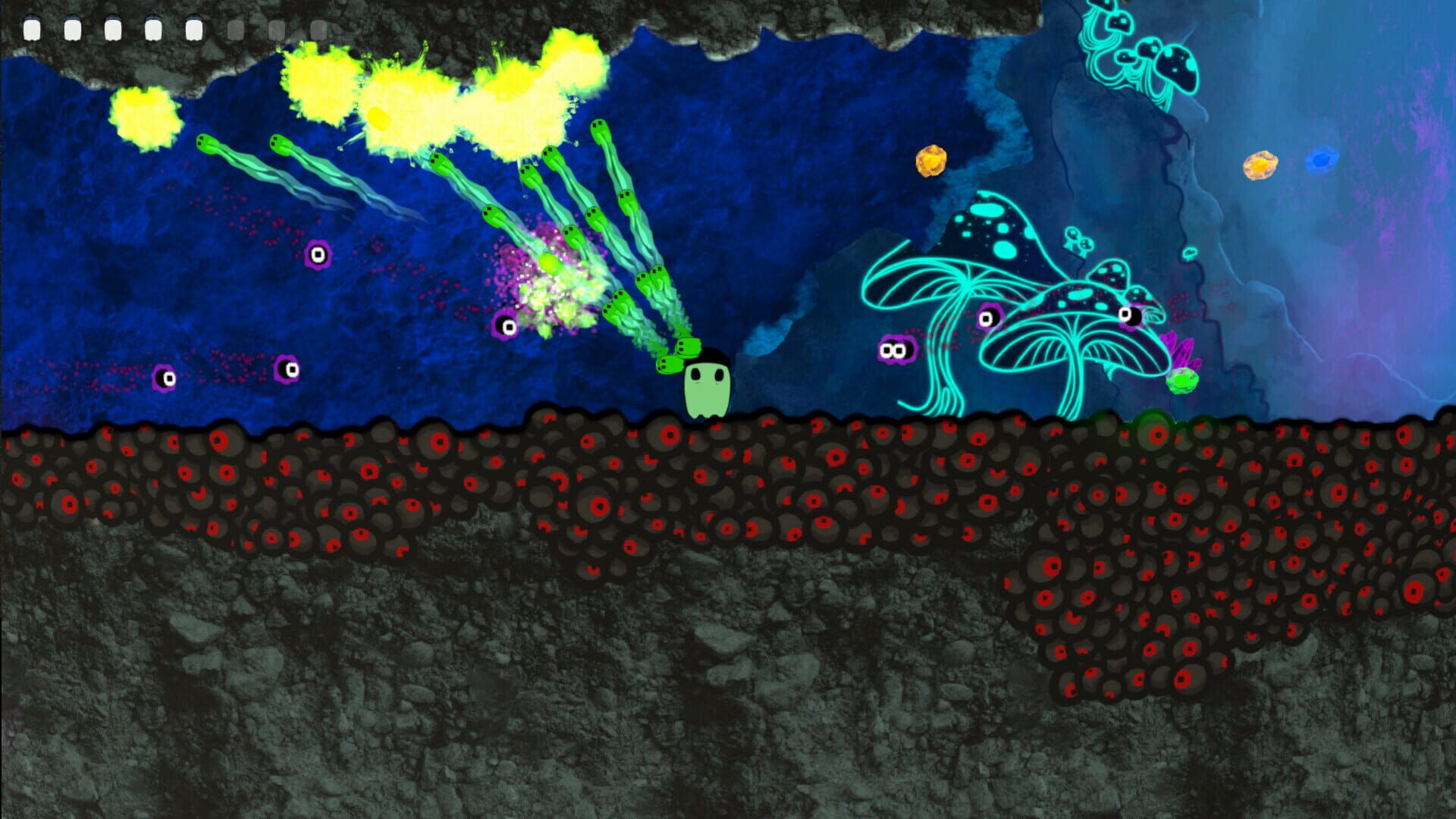Click the fifth lit ghost counter icon
The width and height of the screenshot is (1456, 819).
click(x=195, y=29)
